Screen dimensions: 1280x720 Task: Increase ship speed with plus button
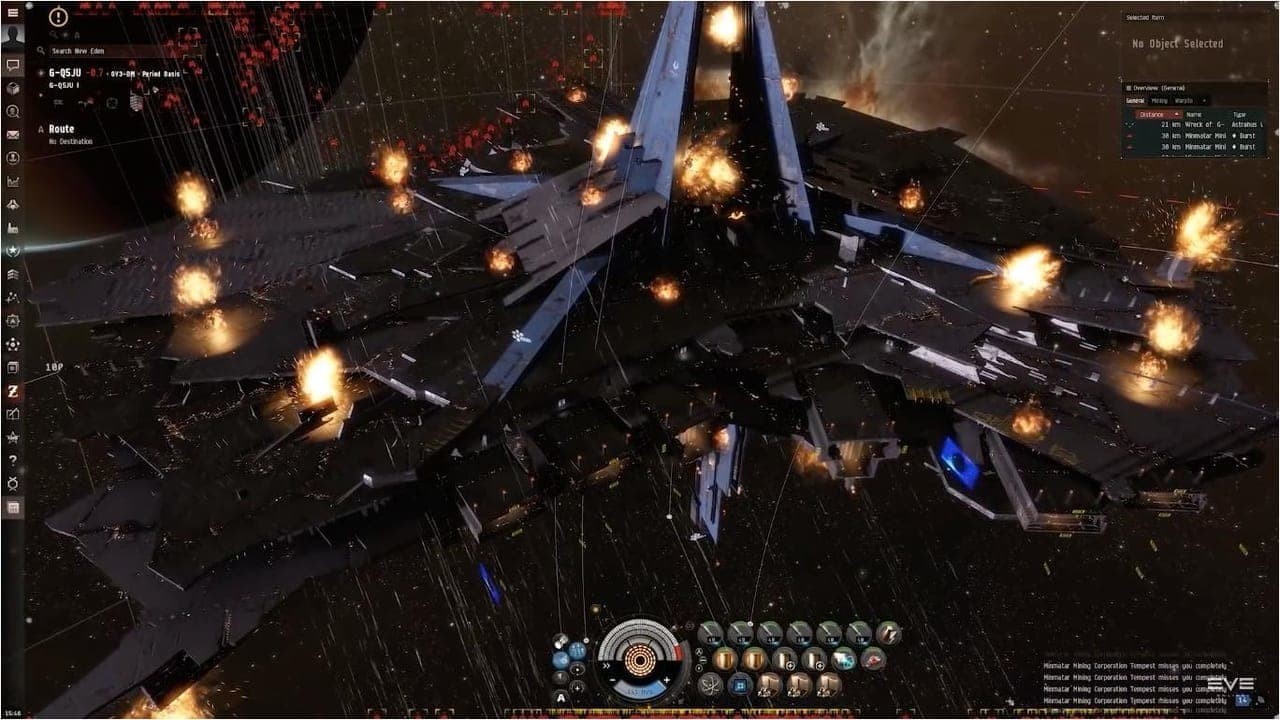tap(667, 680)
